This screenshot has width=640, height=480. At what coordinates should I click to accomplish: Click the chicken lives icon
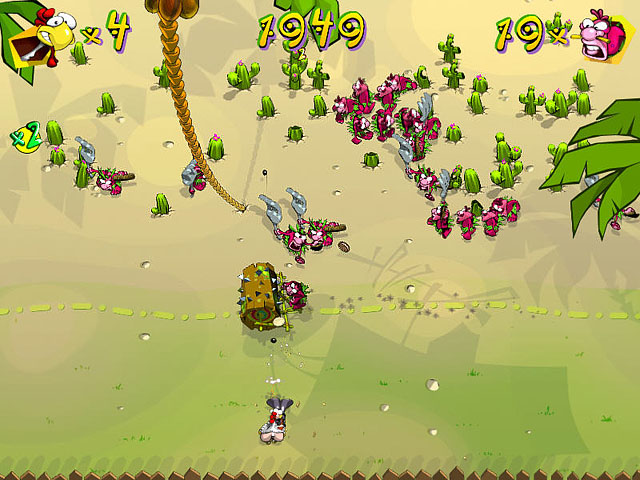[38, 35]
